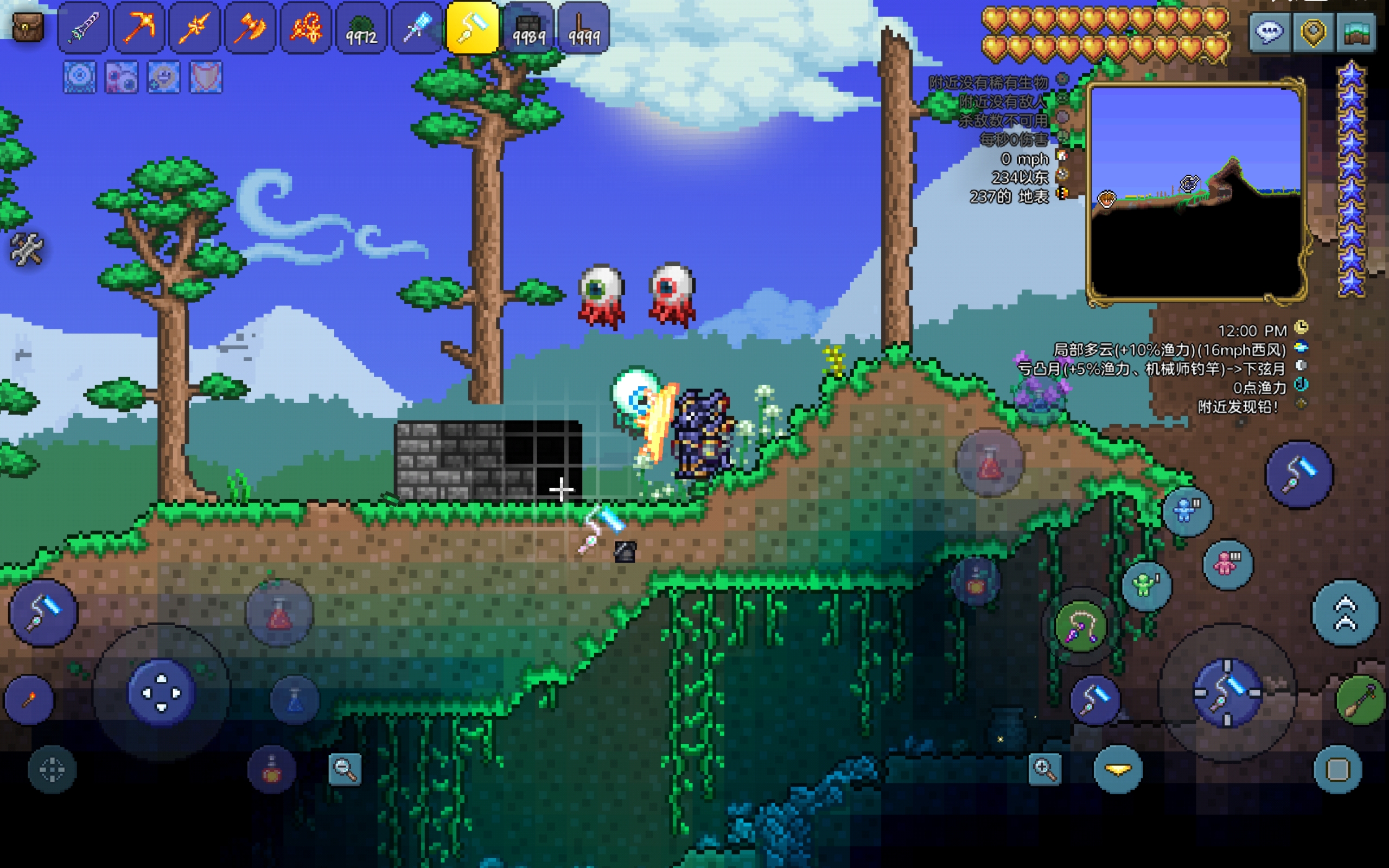This screenshot has width=1389, height=868.
Task: Pick the chair stack of 9999
Action: click(x=583, y=28)
